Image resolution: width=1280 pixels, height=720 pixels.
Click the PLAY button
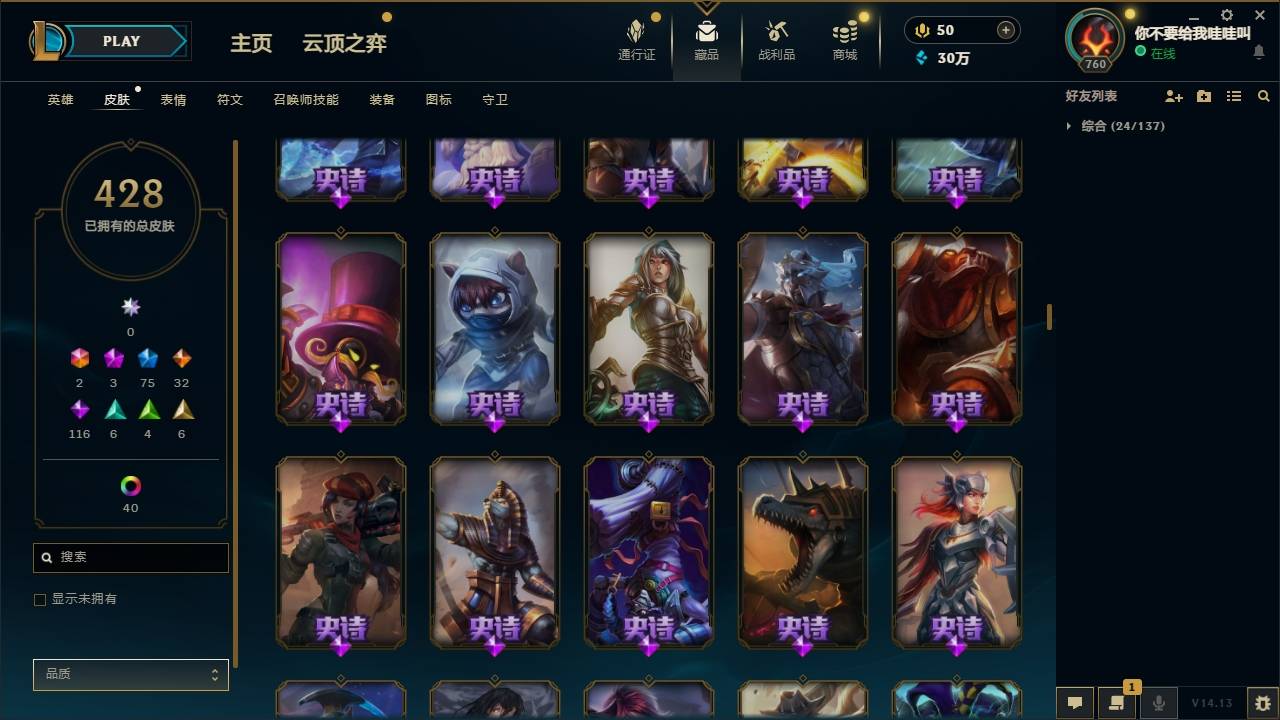click(x=120, y=41)
